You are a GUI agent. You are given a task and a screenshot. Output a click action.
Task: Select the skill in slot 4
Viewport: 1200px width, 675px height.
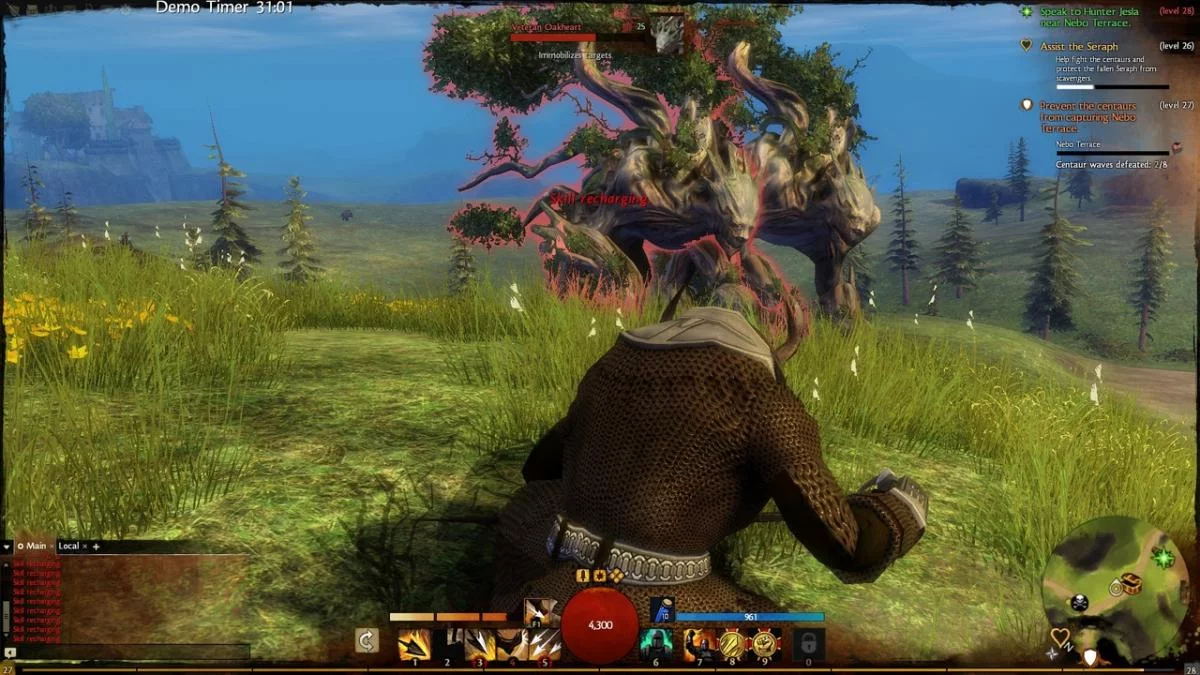pyautogui.click(x=512, y=644)
